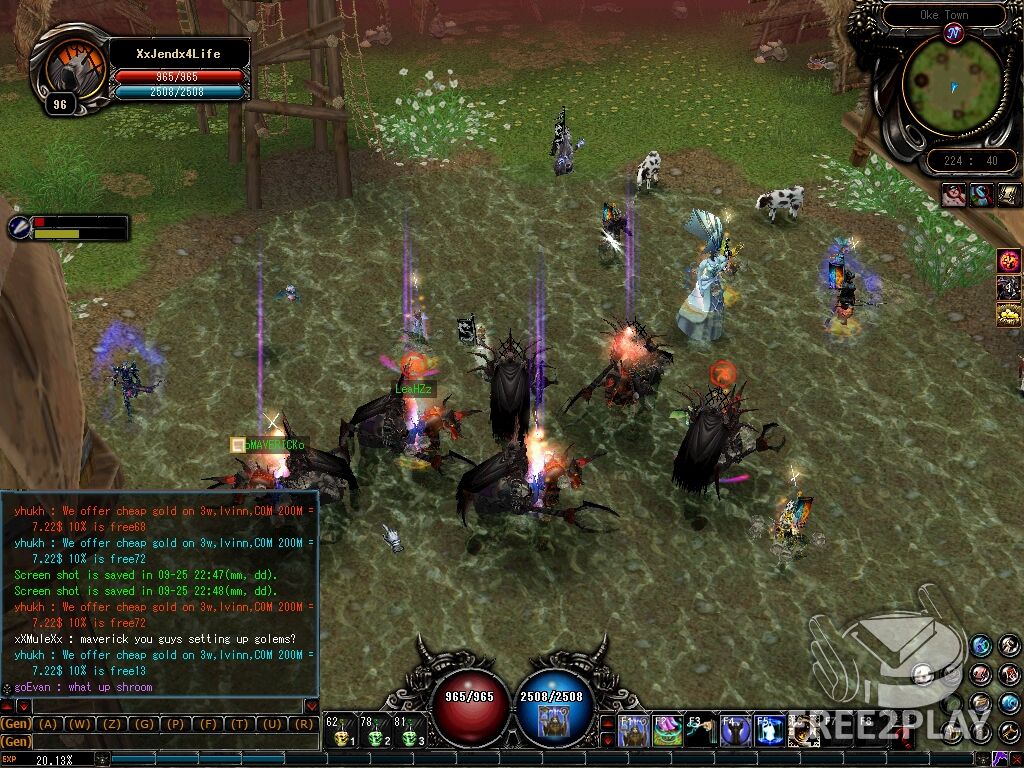Open the scroll icon below the minimap
The width and height of the screenshot is (1024, 768).
[1008, 195]
